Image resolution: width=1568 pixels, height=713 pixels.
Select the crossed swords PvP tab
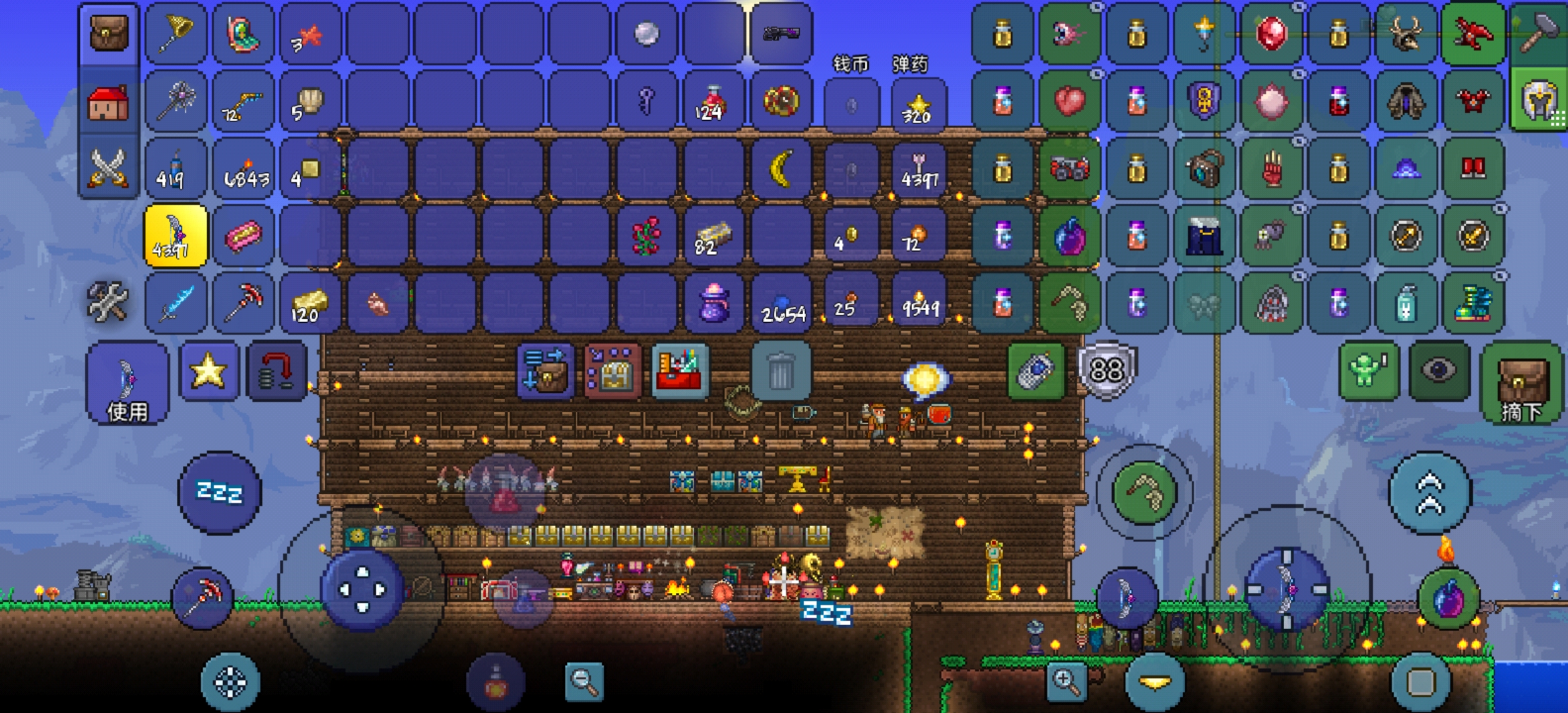(x=109, y=168)
